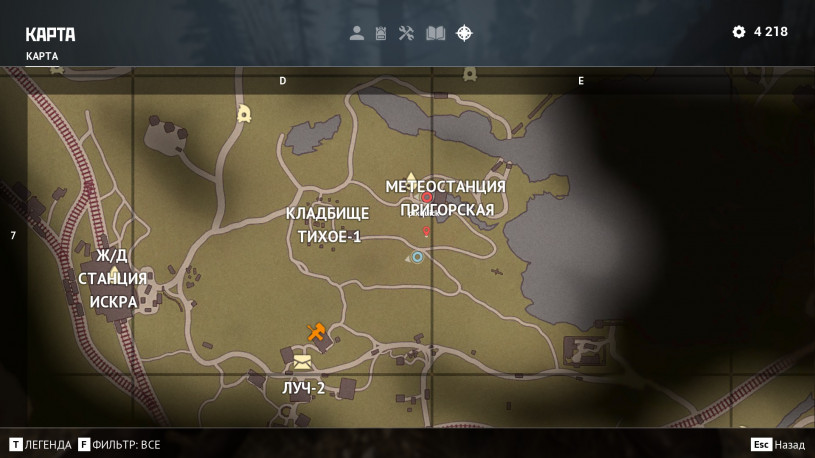Open the character tab icon
Screen dimensions: 815x458
356,33
